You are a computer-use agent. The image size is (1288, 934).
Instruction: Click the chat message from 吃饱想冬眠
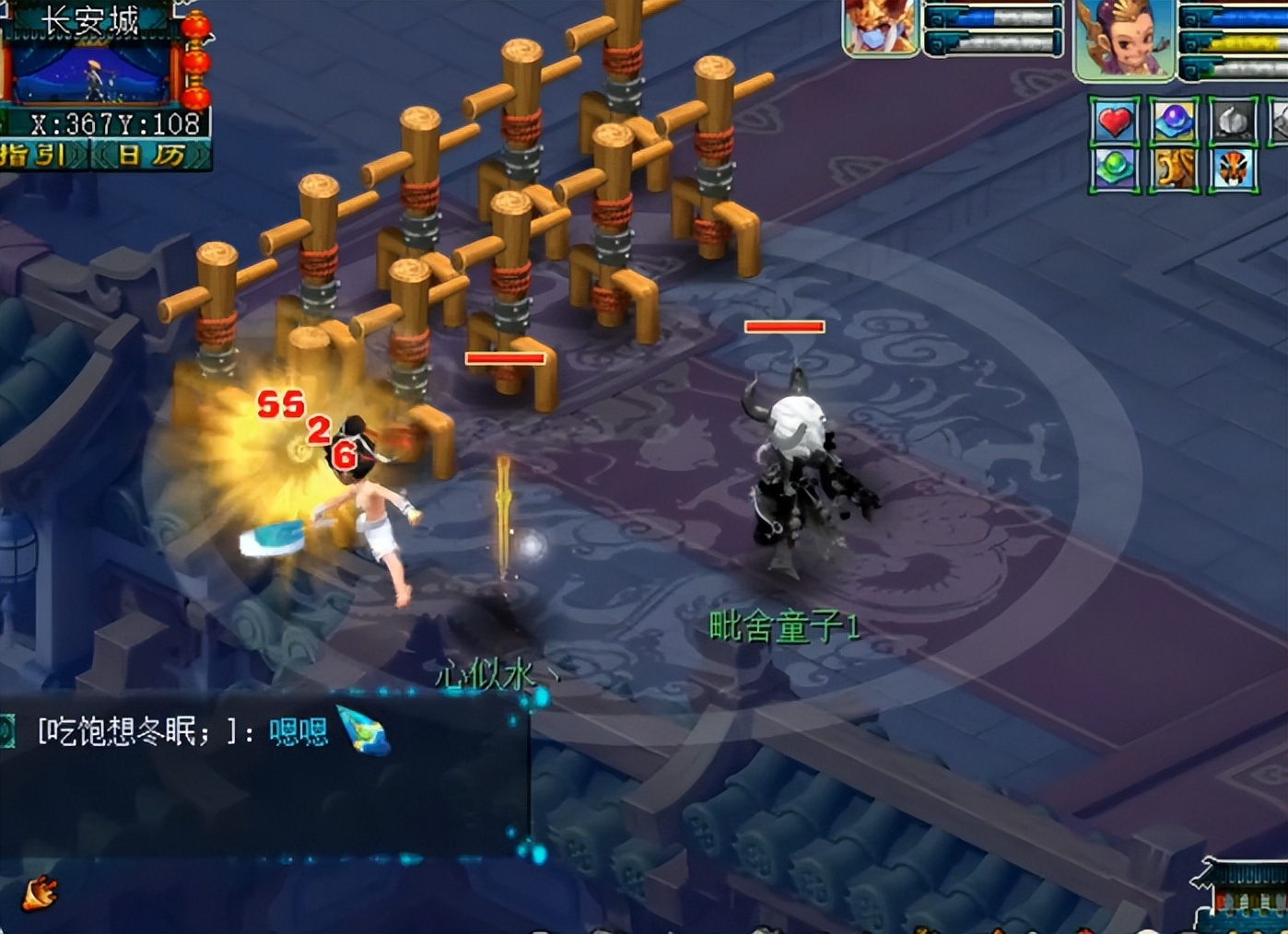coord(182,731)
